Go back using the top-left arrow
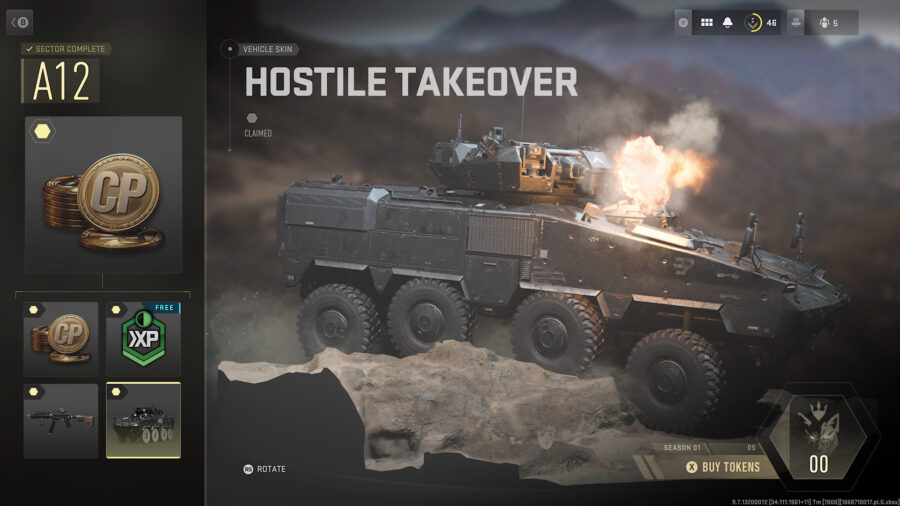Image resolution: width=900 pixels, height=506 pixels. [x=19, y=22]
